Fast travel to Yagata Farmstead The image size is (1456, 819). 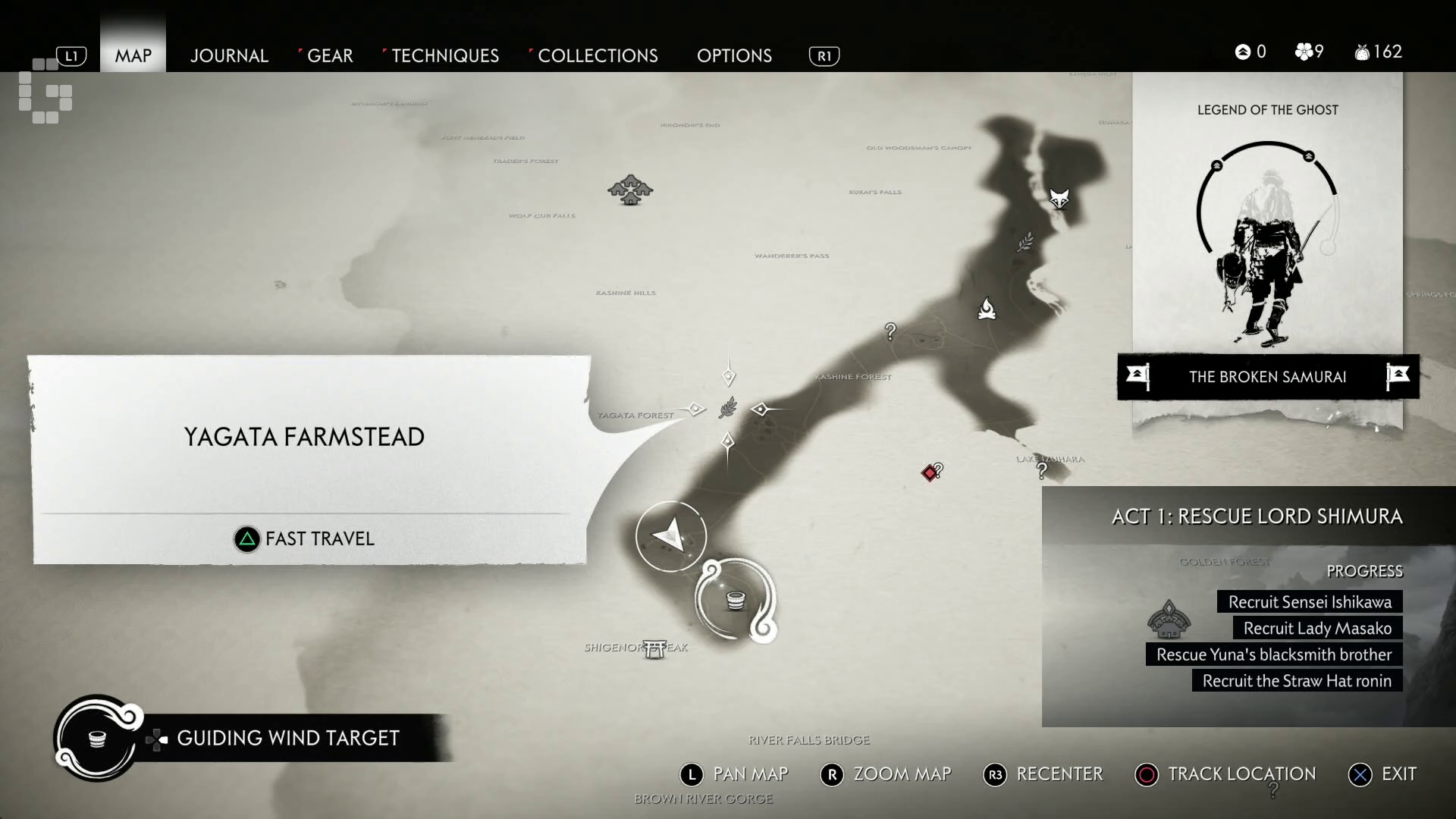pos(305,538)
